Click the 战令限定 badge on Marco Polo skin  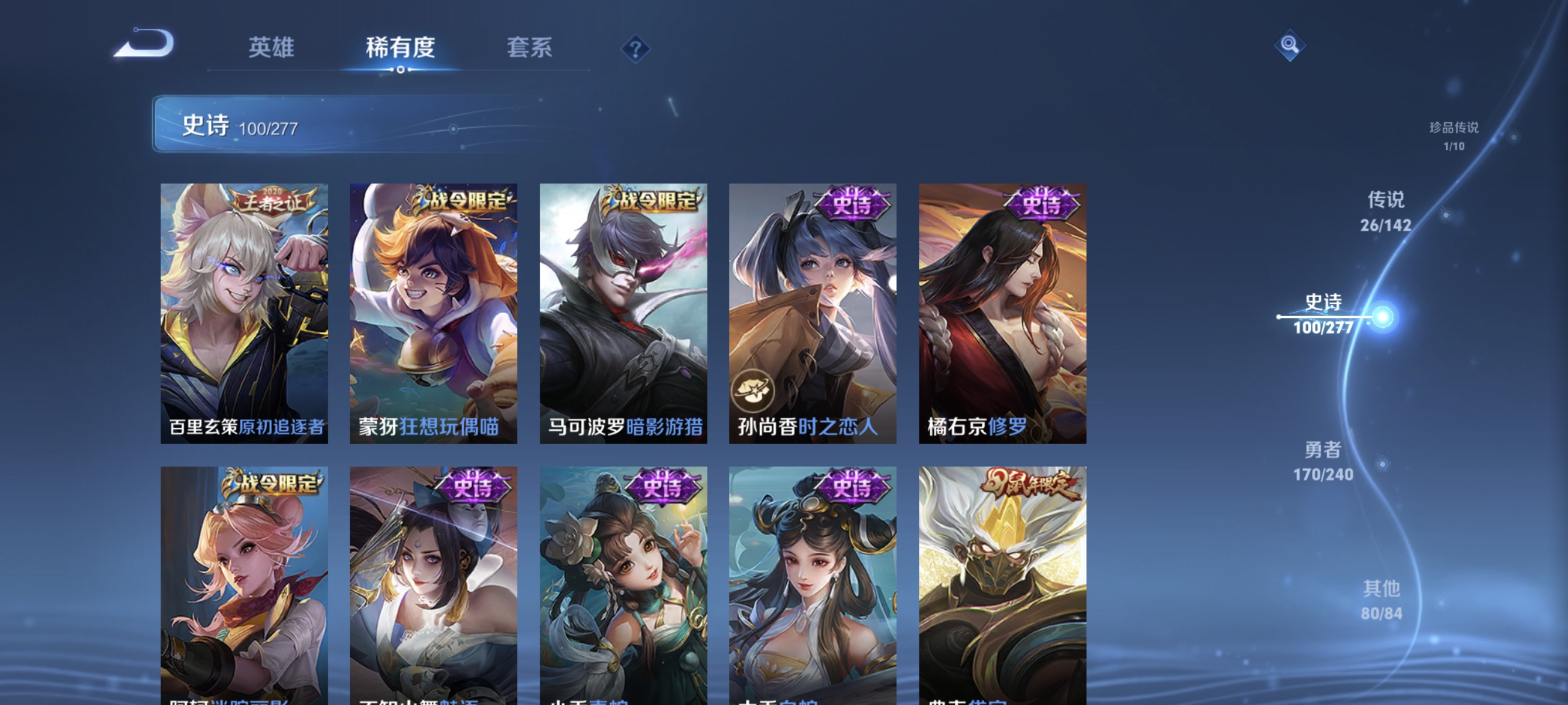654,198
